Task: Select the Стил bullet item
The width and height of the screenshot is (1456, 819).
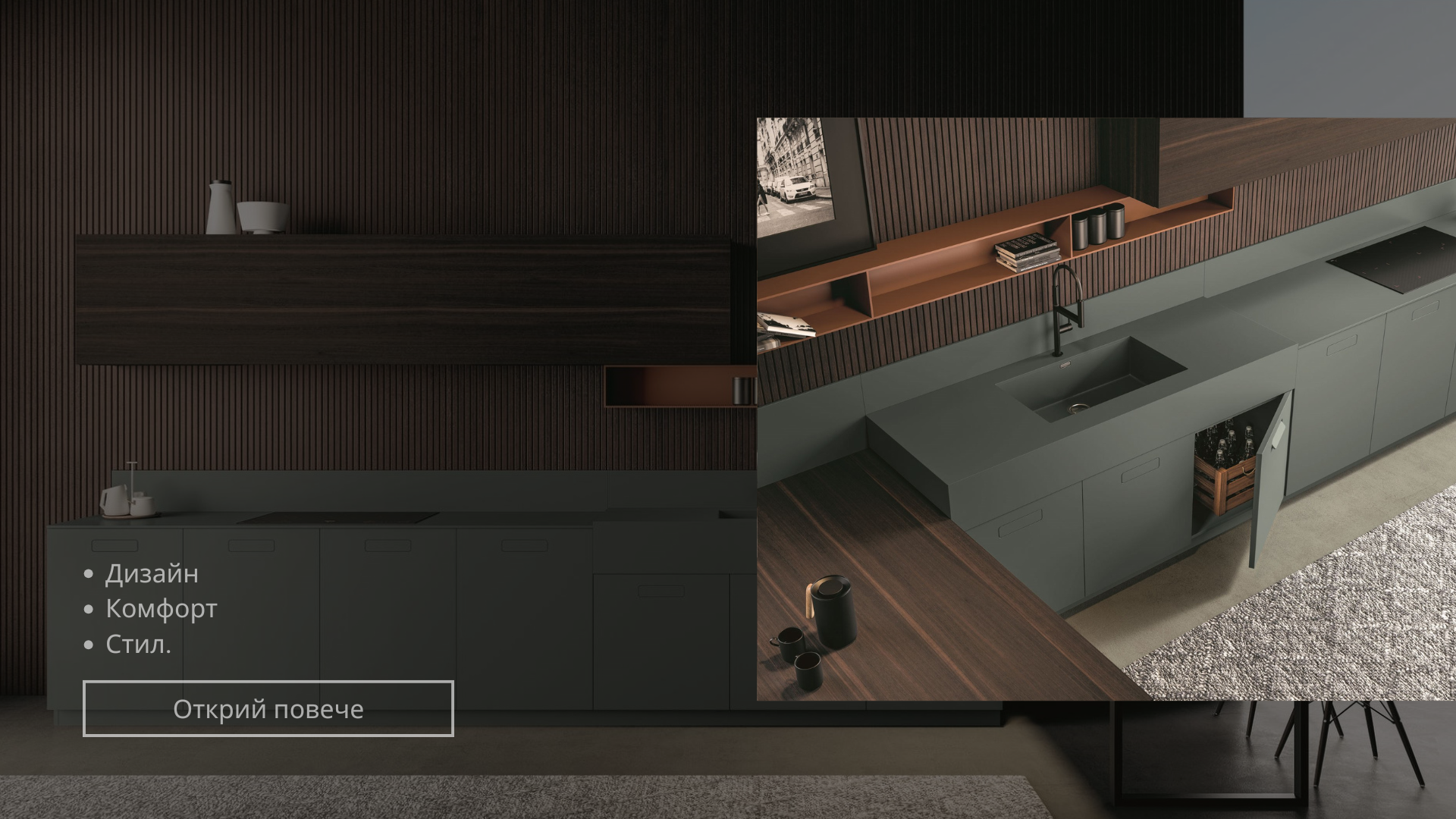Action: coord(139,645)
